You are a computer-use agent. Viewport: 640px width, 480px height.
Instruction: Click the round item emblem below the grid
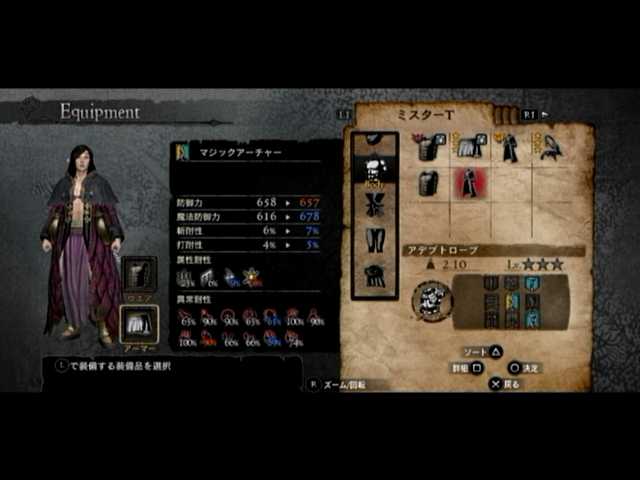432,298
